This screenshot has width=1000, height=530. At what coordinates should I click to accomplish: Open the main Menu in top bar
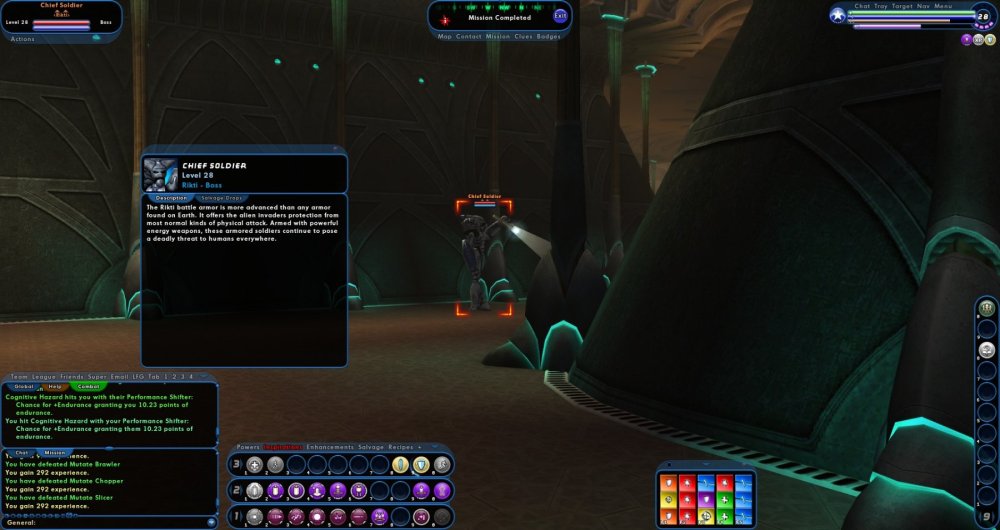click(x=945, y=6)
